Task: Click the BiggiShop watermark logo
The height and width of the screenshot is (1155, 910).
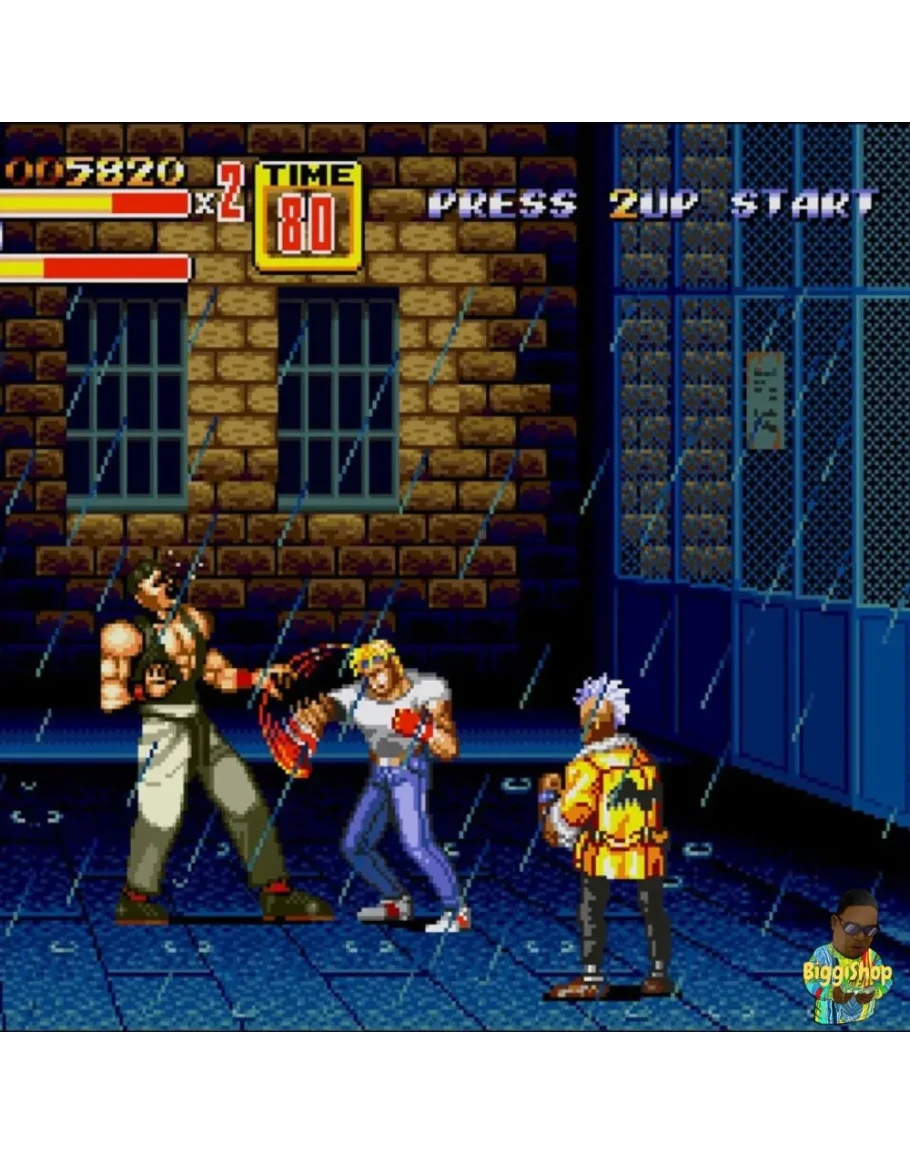Action: (848, 961)
